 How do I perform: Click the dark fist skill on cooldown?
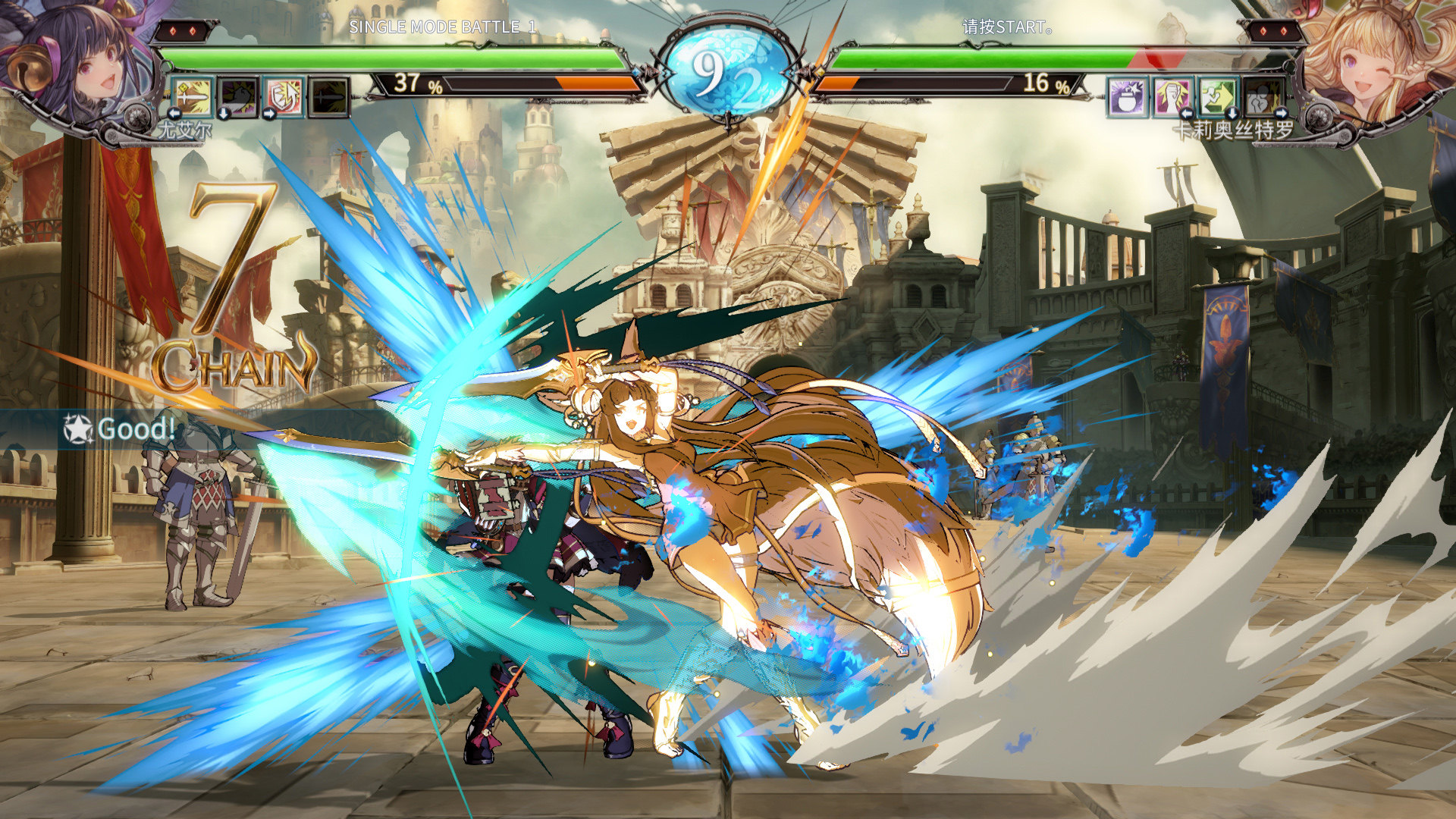[x=238, y=96]
